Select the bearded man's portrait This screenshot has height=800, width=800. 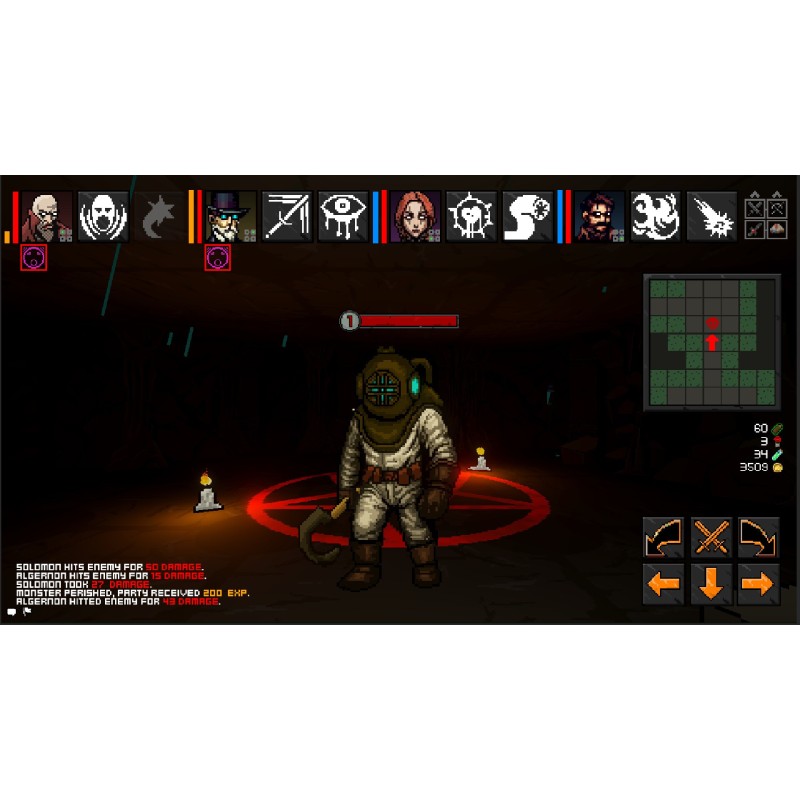599,217
